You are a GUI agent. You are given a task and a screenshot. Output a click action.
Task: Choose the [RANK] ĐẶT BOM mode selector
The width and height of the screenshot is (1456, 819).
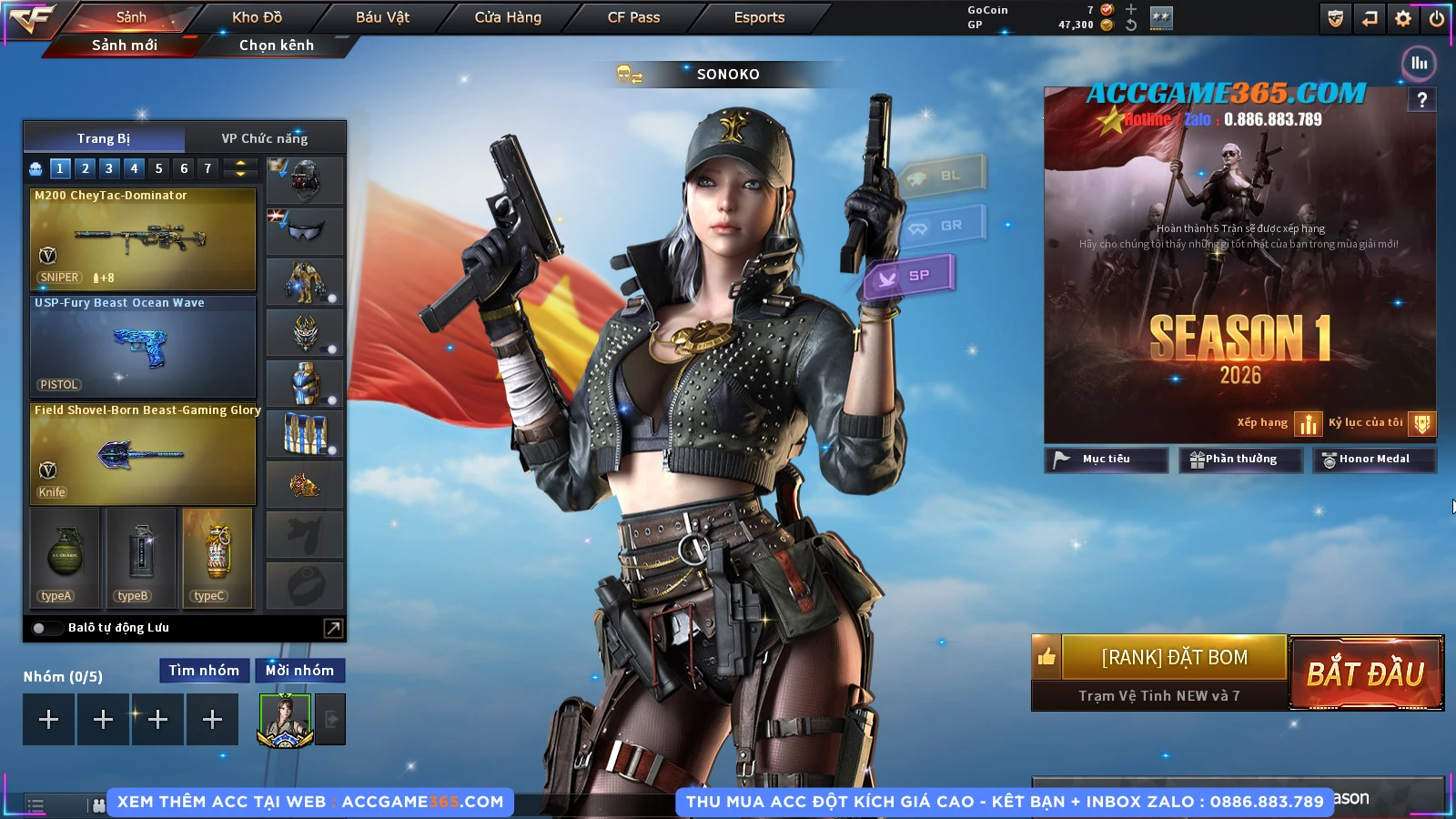click(1174, 657)
